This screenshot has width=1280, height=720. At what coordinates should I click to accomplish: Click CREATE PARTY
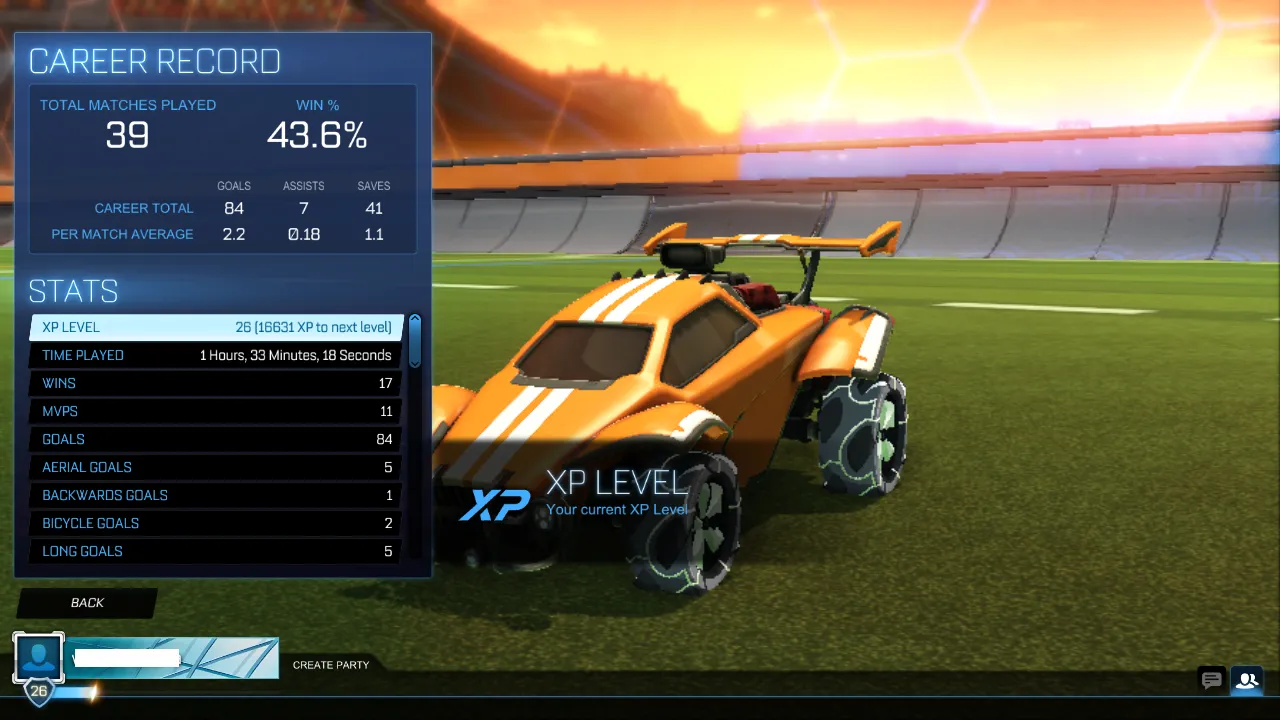click(330, 664)
